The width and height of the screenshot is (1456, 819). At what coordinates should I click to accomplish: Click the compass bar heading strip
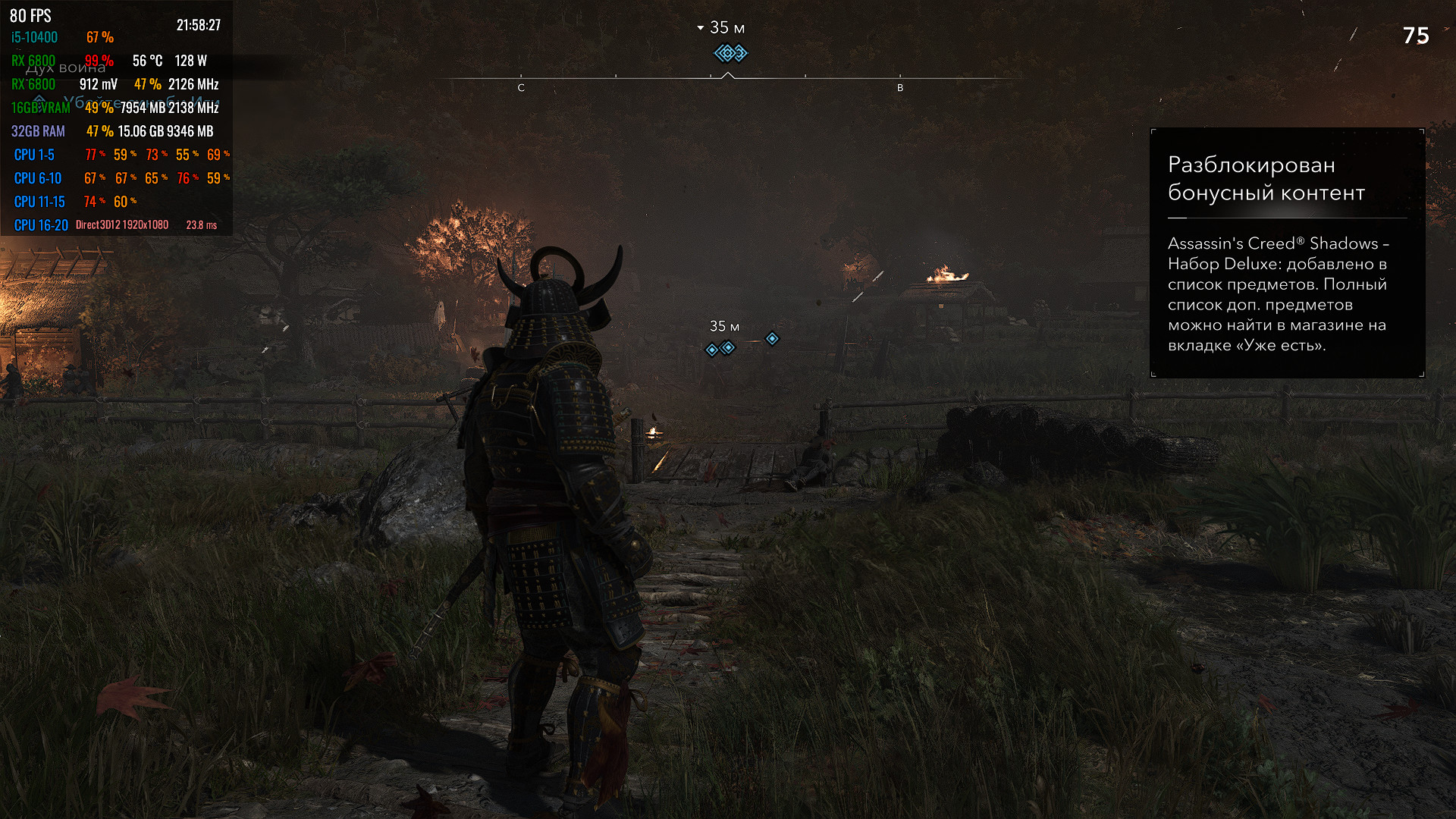[834, 78]
